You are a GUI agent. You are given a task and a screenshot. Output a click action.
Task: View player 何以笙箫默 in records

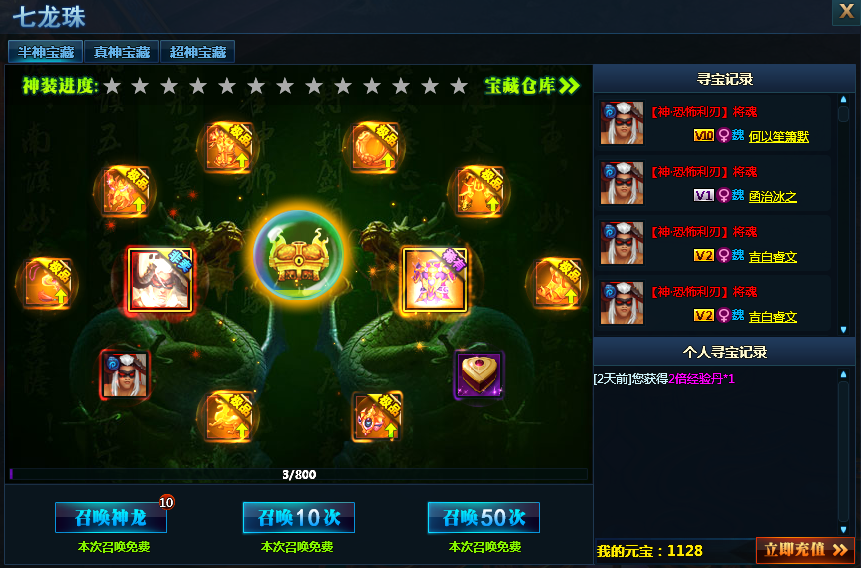pos(778,136)
